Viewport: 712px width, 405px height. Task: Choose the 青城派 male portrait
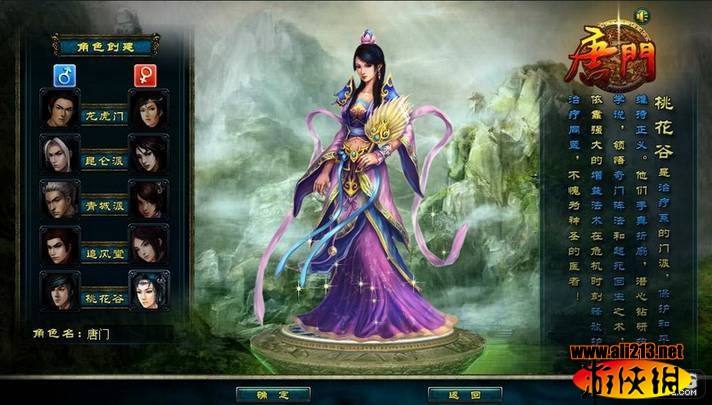(x=60, y=198)
